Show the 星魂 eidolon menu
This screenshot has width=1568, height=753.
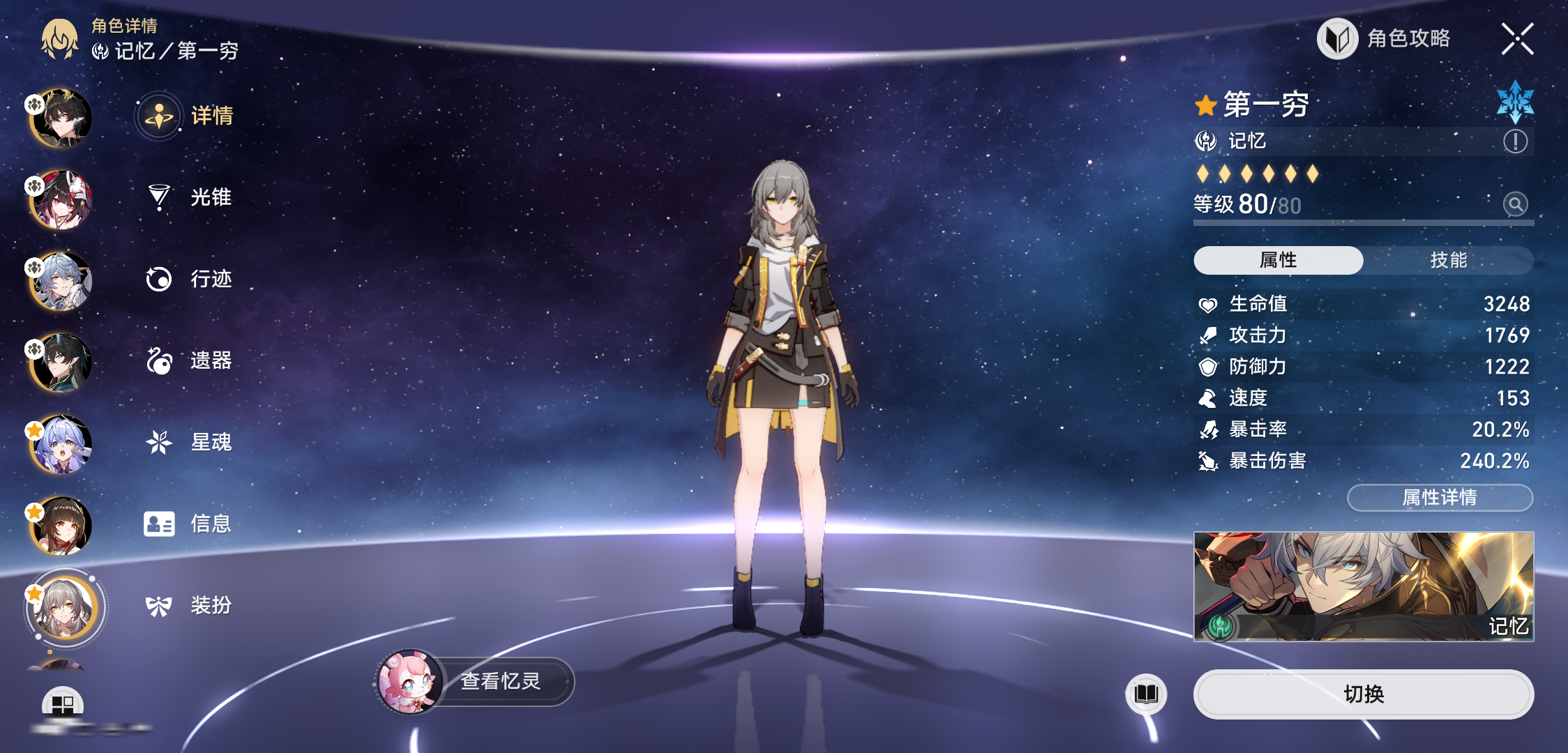coord(189,442)
